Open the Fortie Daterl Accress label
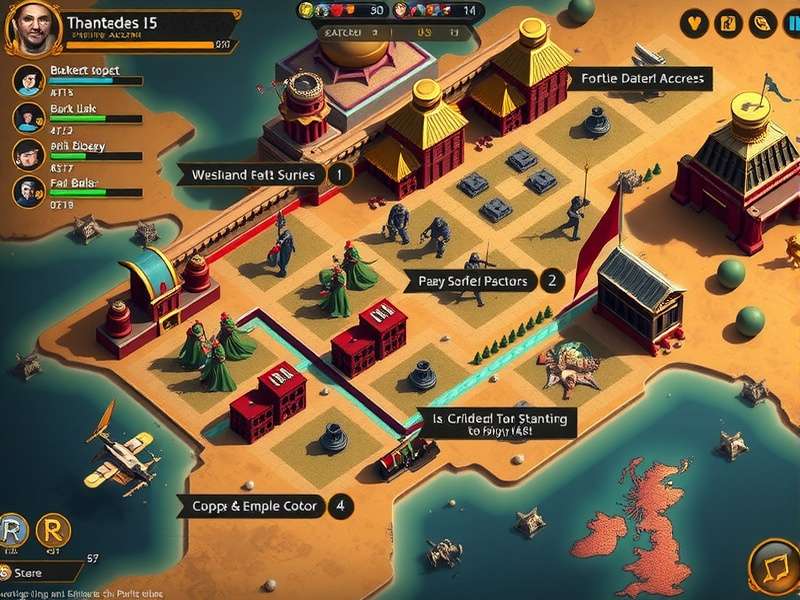The height and width of the screenshot is (600, 800). 641,79
